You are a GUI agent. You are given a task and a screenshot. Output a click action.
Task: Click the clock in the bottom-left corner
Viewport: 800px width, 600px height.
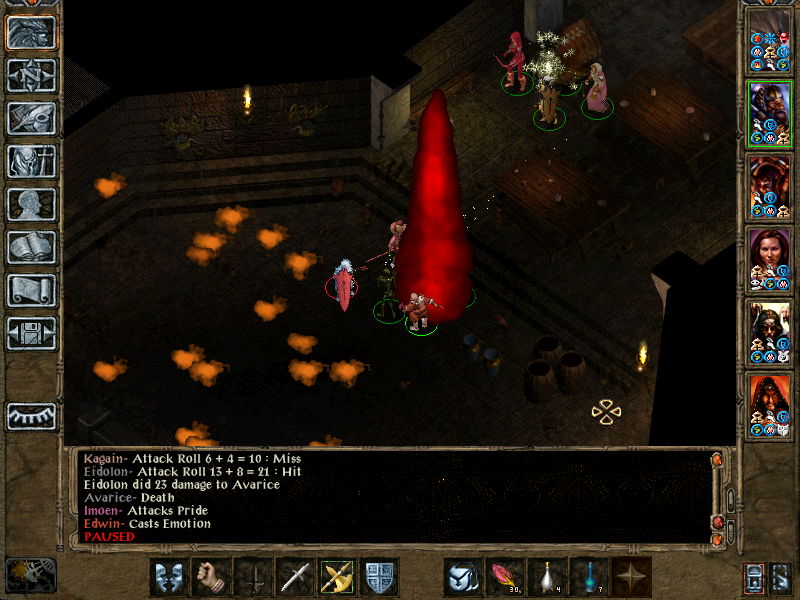30,575
